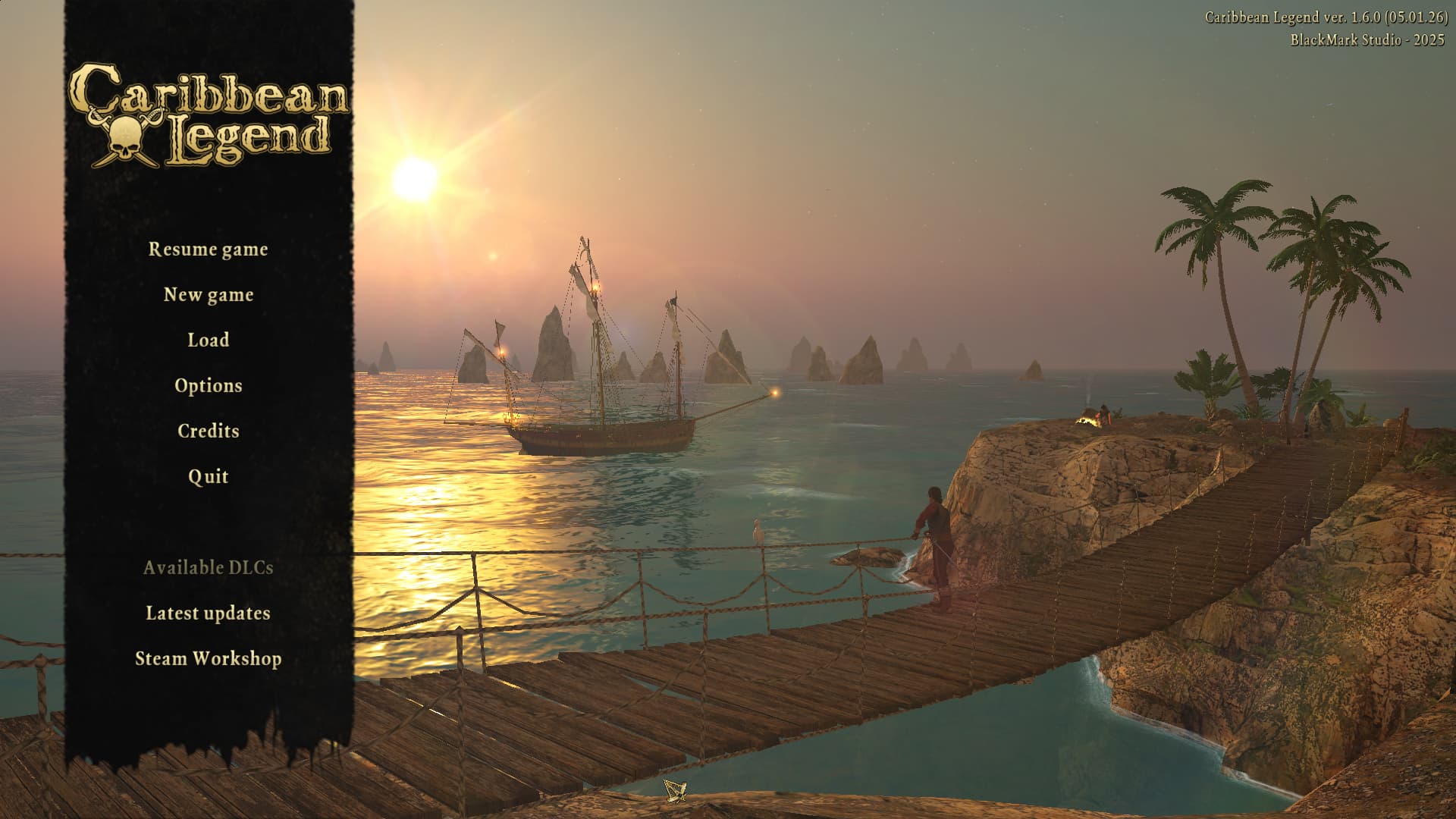The width and height of the screenshot is (1456, 819).
Task: View Available DLCs
Action: tap(208, 568)
